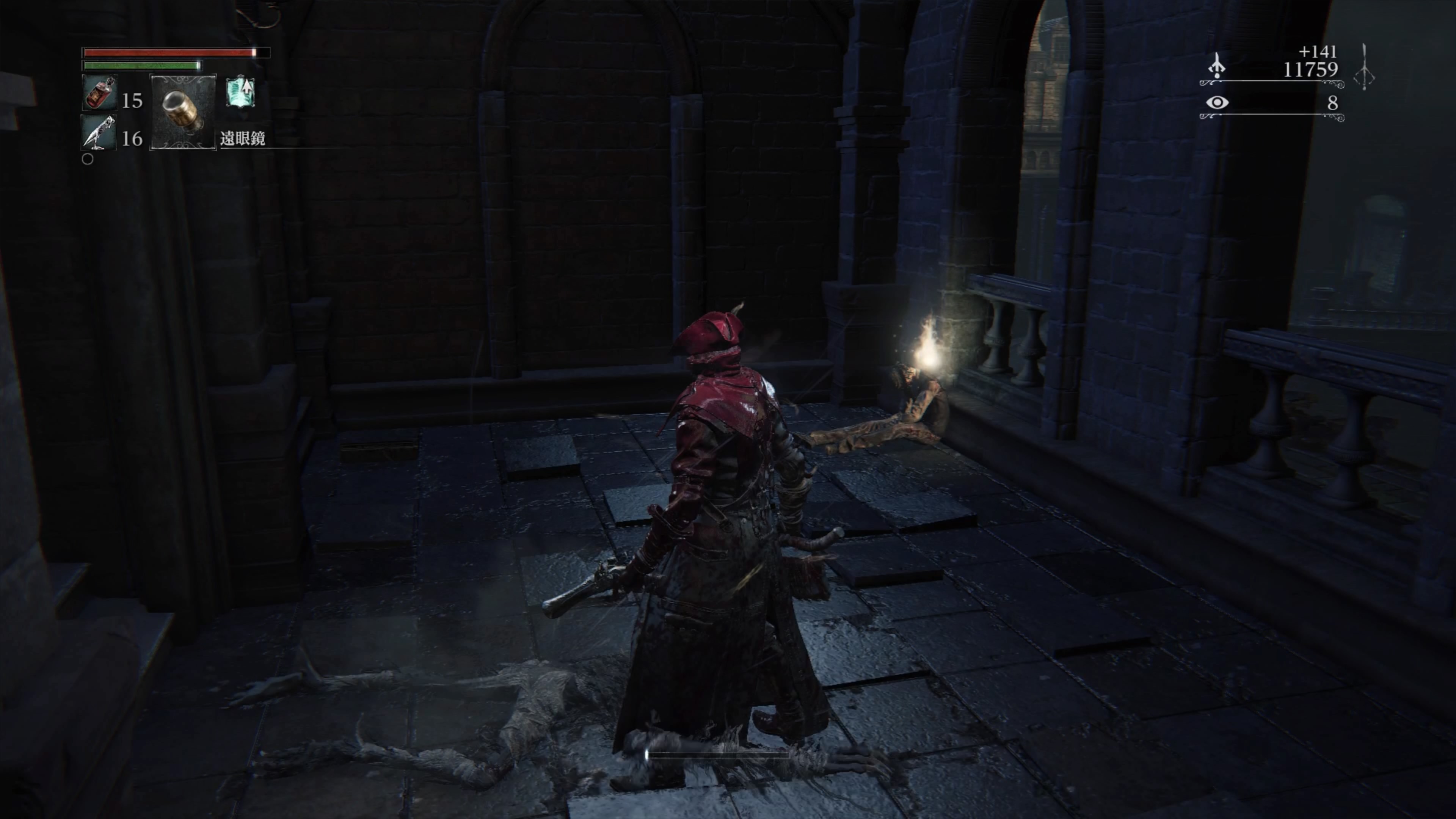Use the monocular quick item slot
The height and width of the screenshot is (819, 1456).
(x=182, y=113)
